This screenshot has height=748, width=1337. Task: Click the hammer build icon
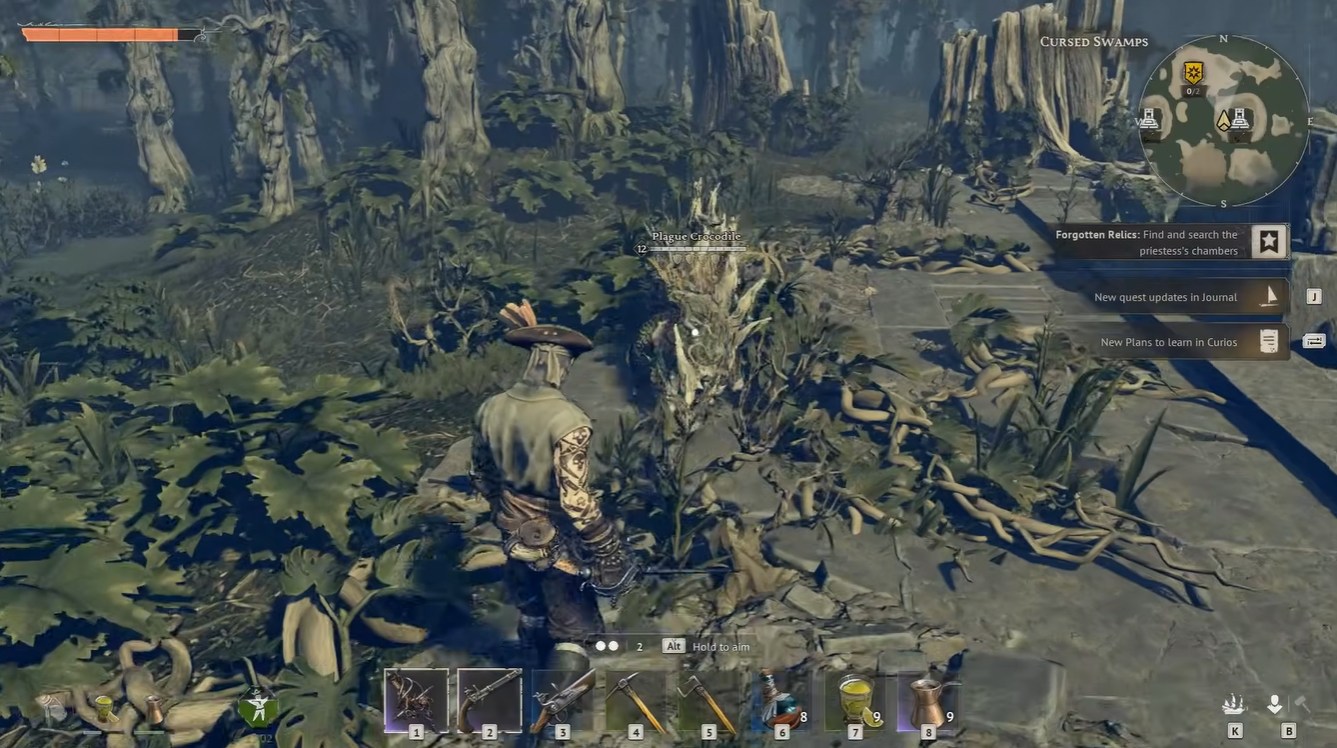1303,705
